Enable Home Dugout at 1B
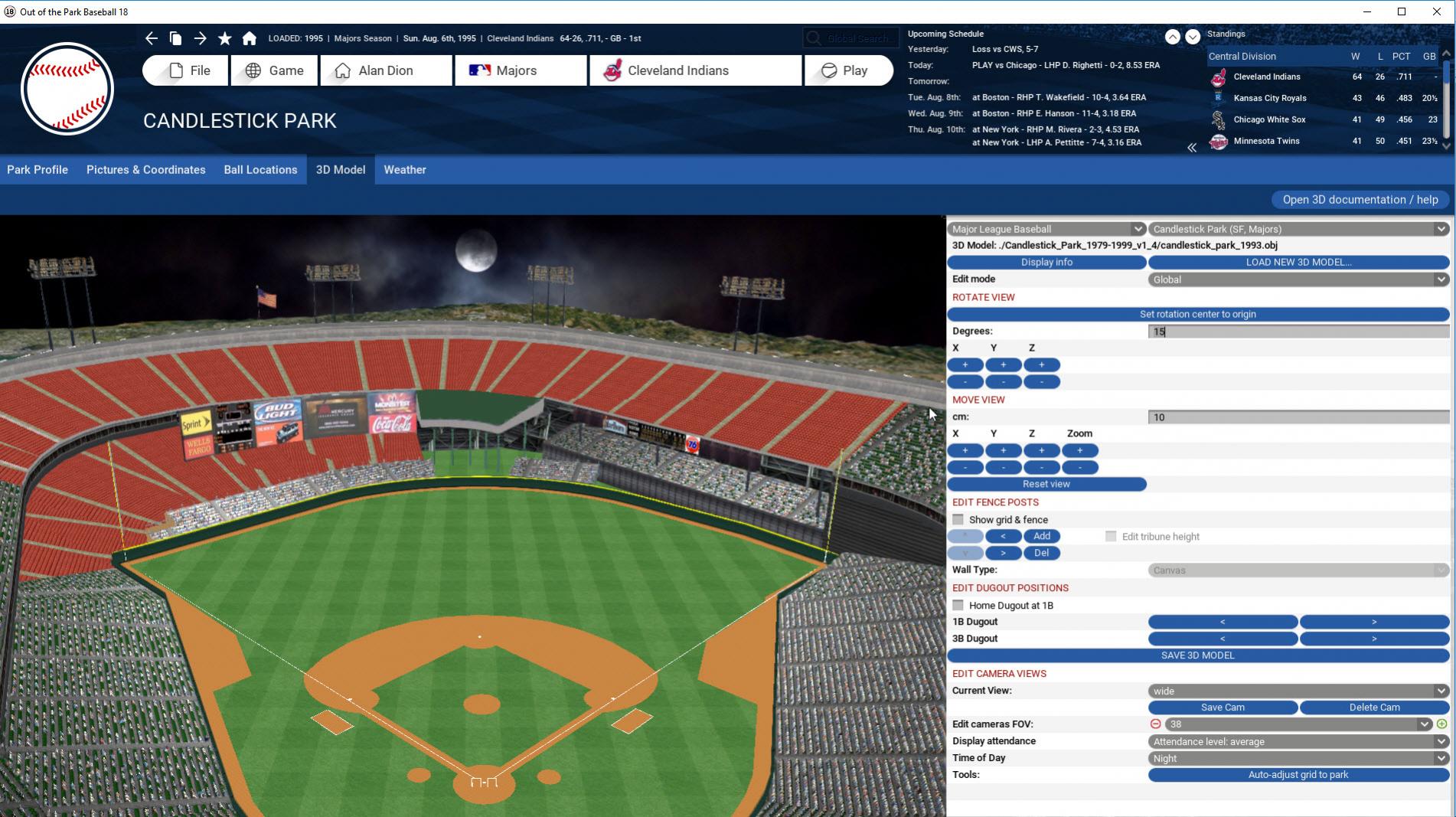 click(x=958, y=606)
